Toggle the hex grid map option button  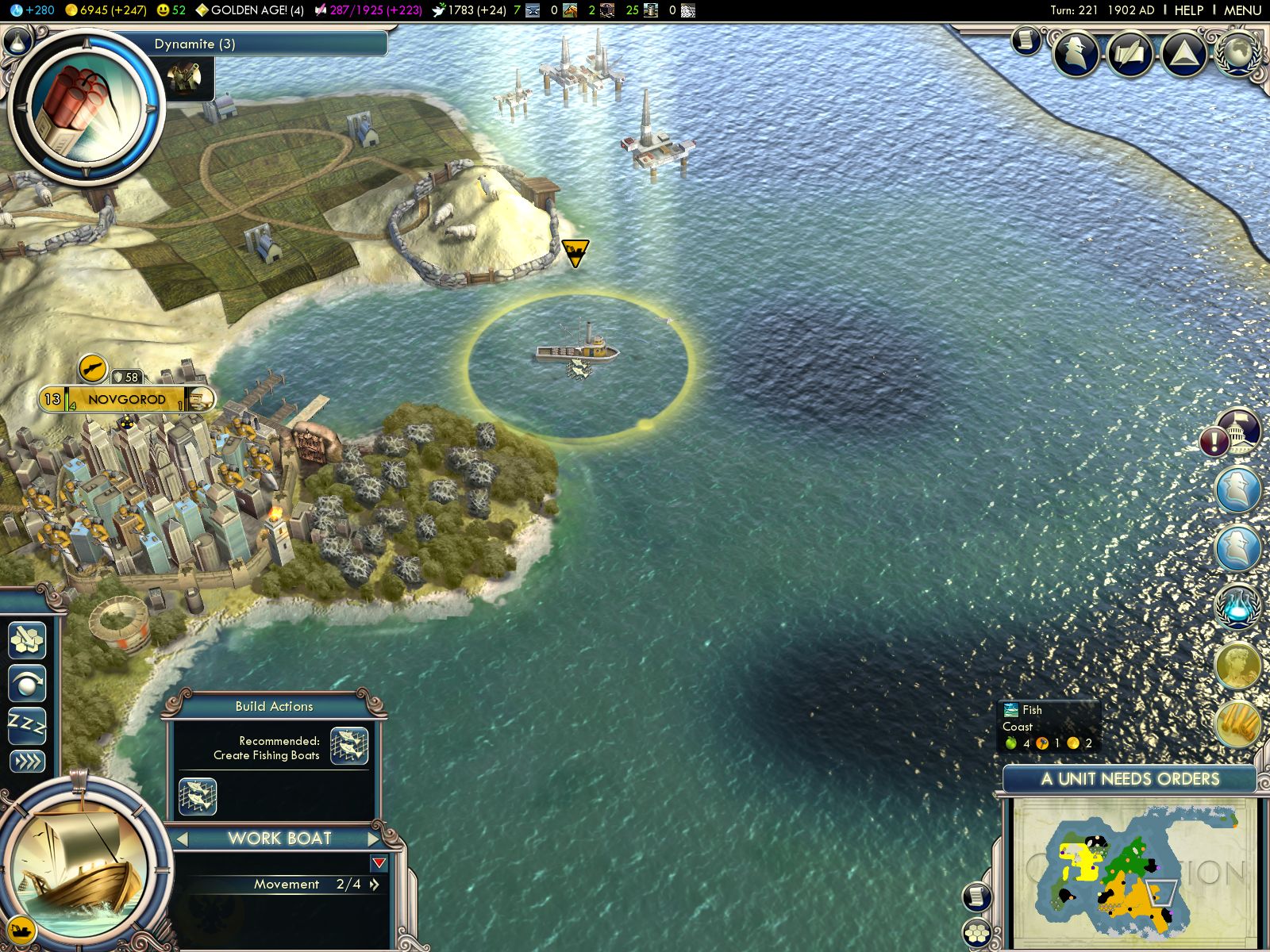point(976,933)
